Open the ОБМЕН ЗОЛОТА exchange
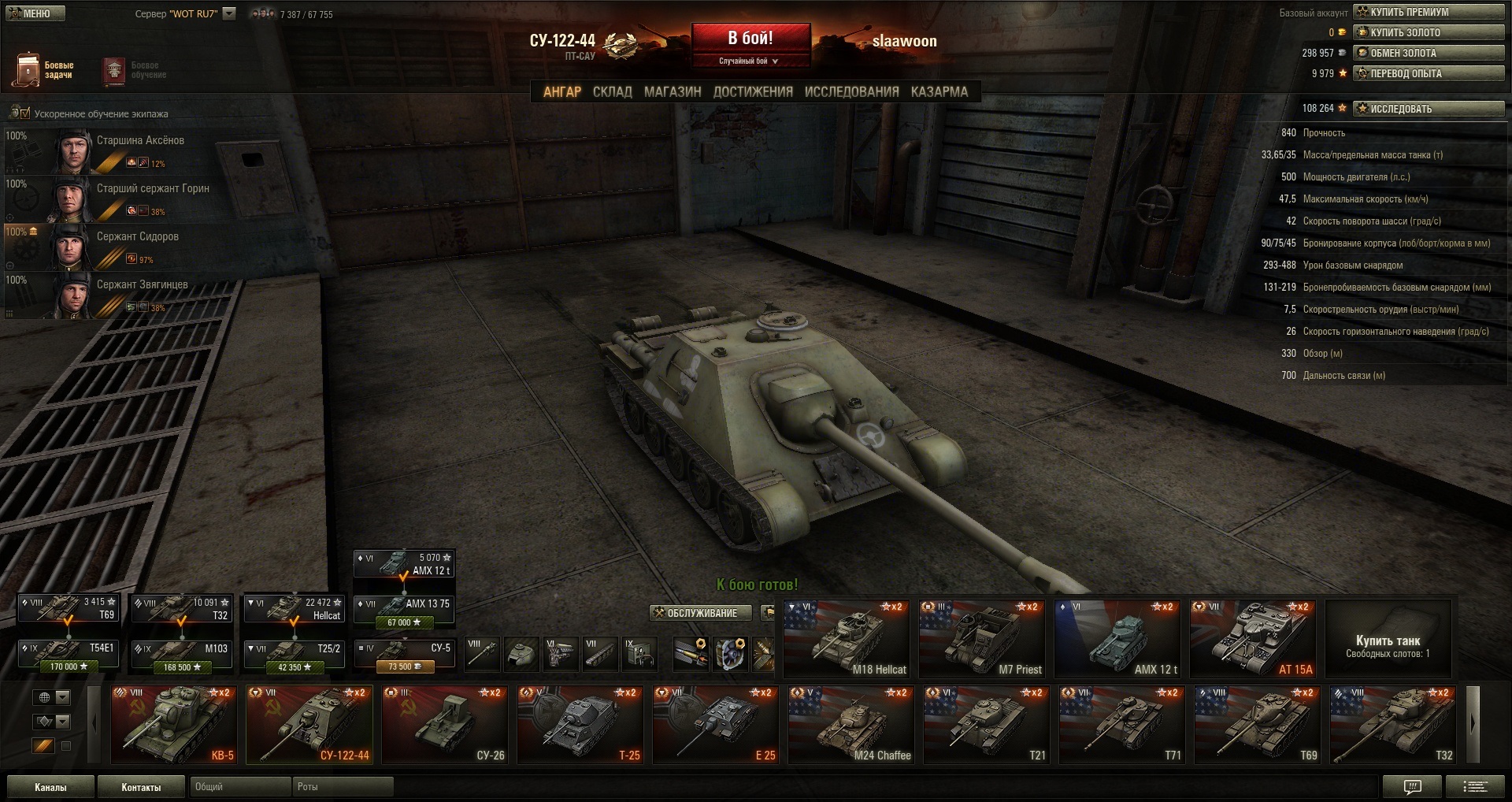This screenshot has height=802, width=1512. 1429,53
